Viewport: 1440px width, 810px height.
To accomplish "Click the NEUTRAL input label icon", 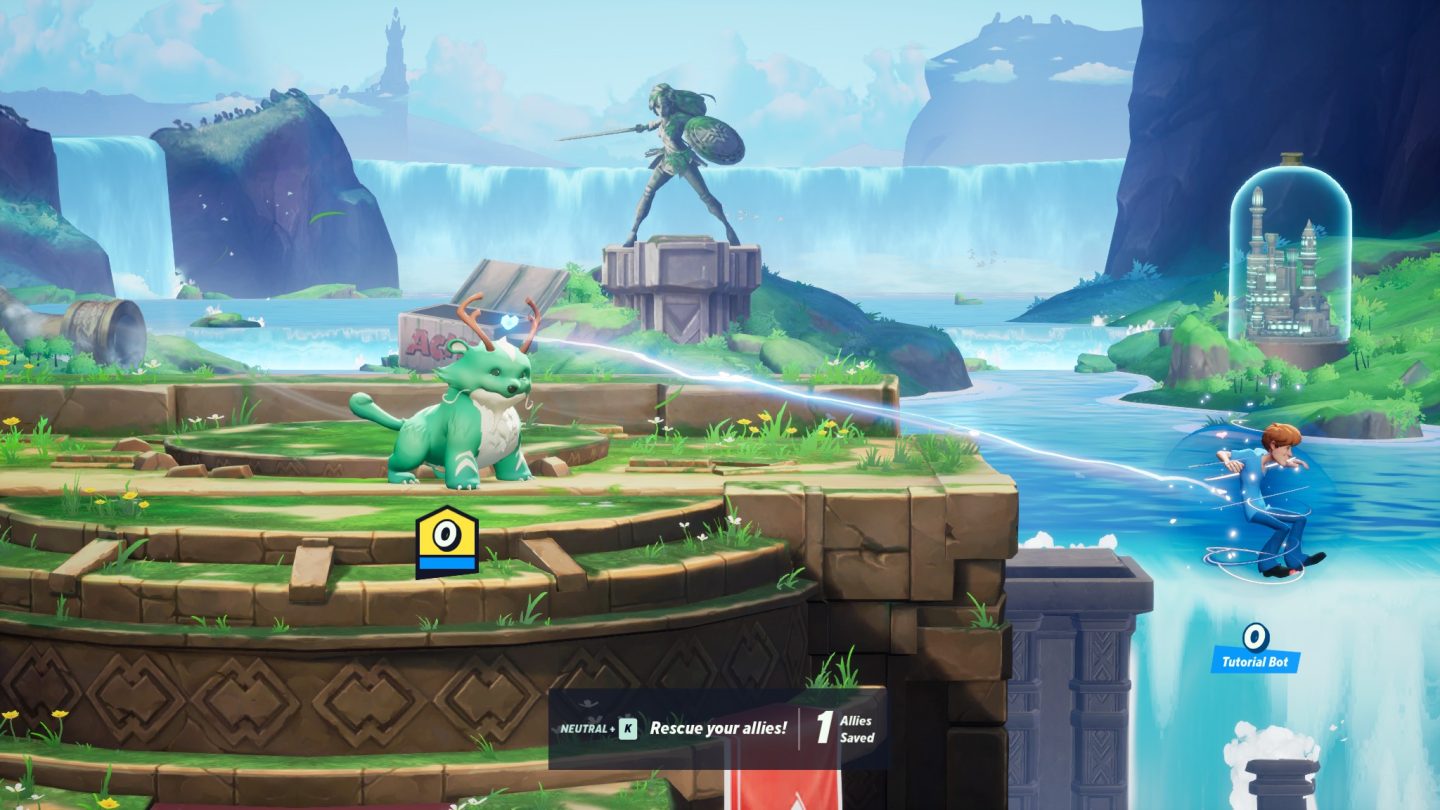I will pos(583,728).
